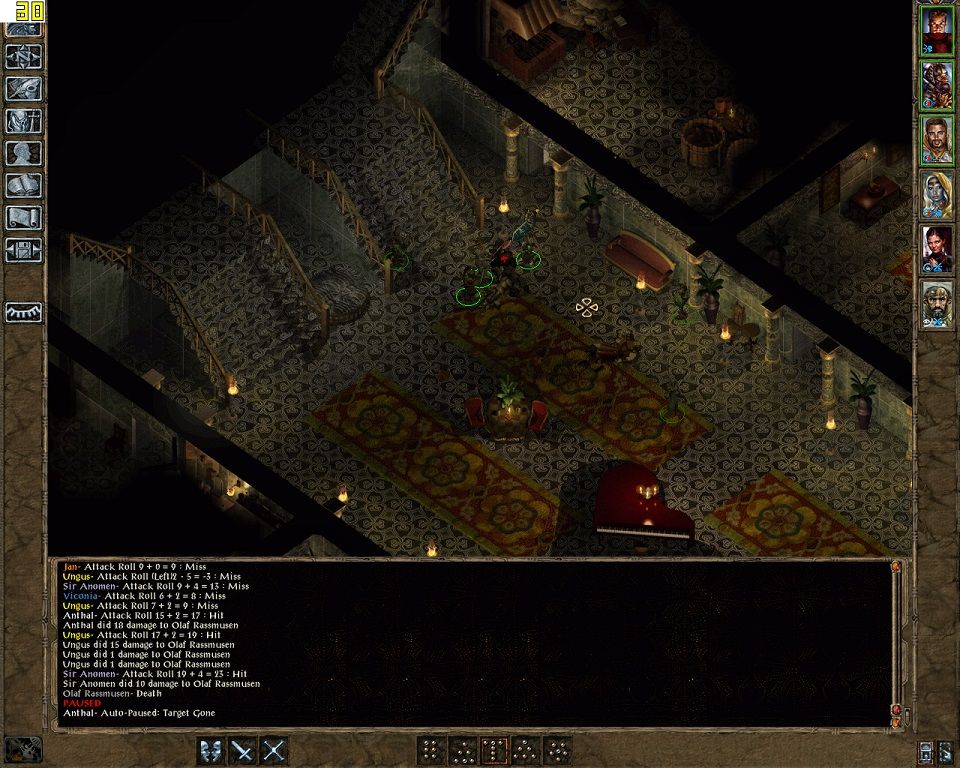Activate the shield guard action button
The image size is (960, 768).
(211, 750)
